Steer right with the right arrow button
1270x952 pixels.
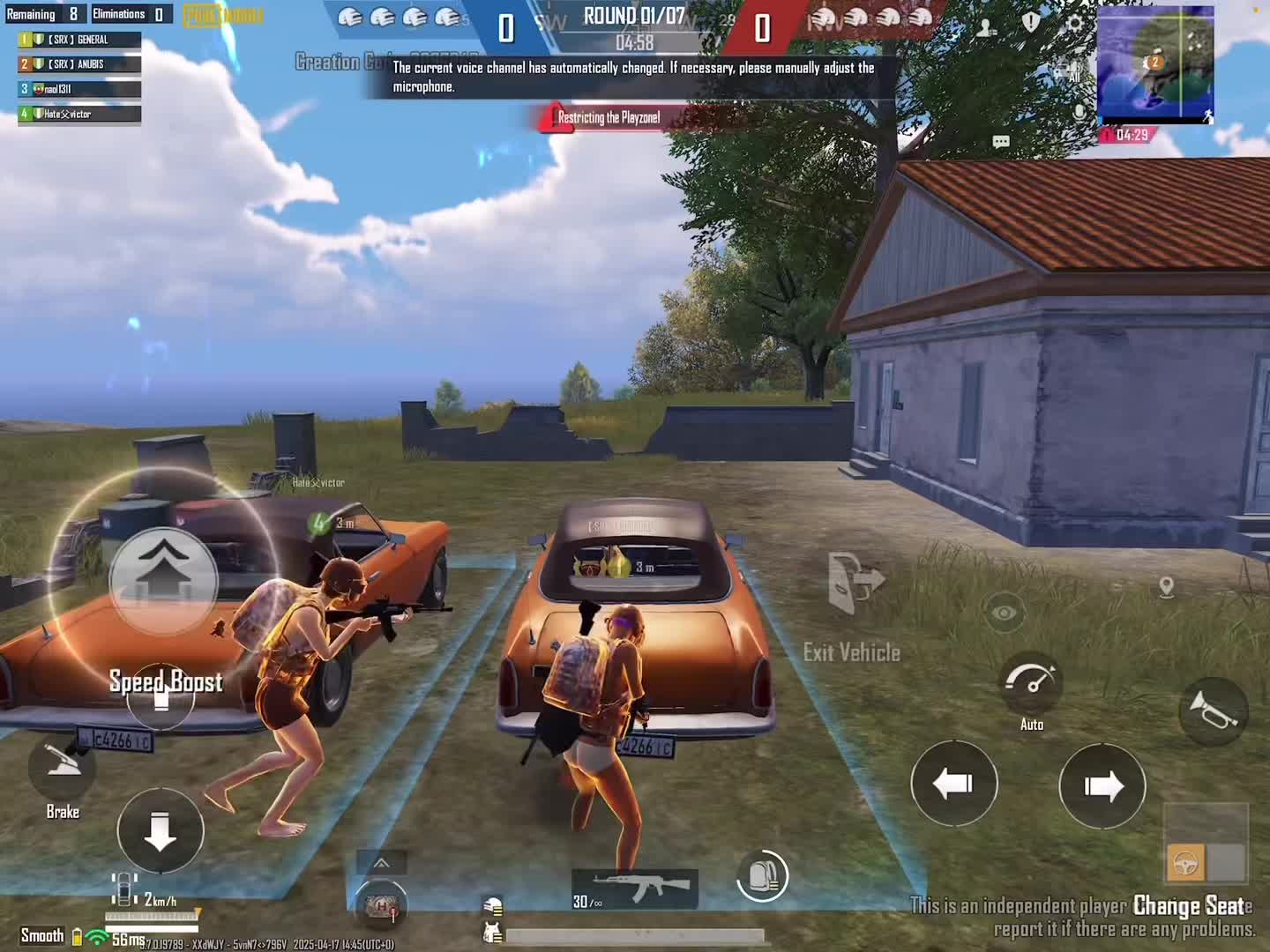1102,785
